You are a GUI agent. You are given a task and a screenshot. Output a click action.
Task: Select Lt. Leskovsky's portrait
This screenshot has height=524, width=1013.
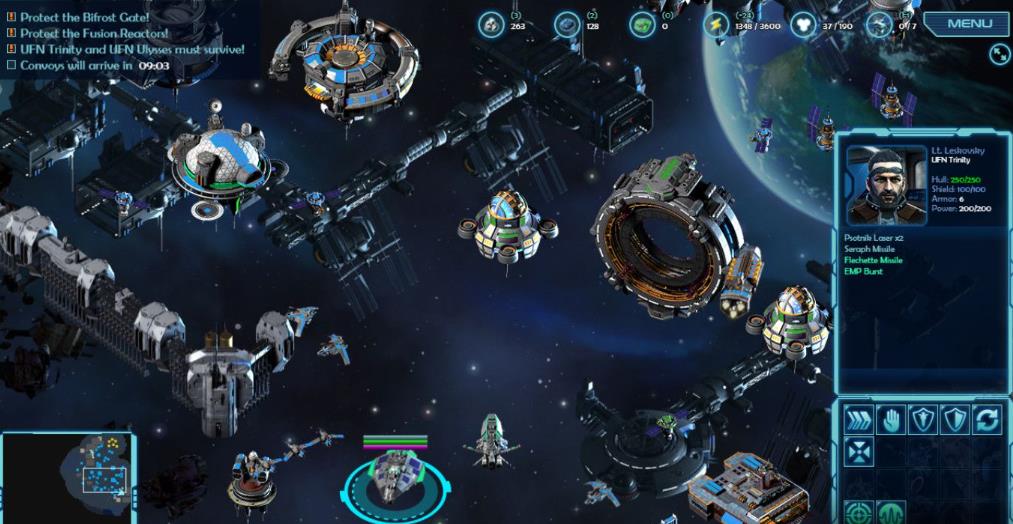(886, 186)
